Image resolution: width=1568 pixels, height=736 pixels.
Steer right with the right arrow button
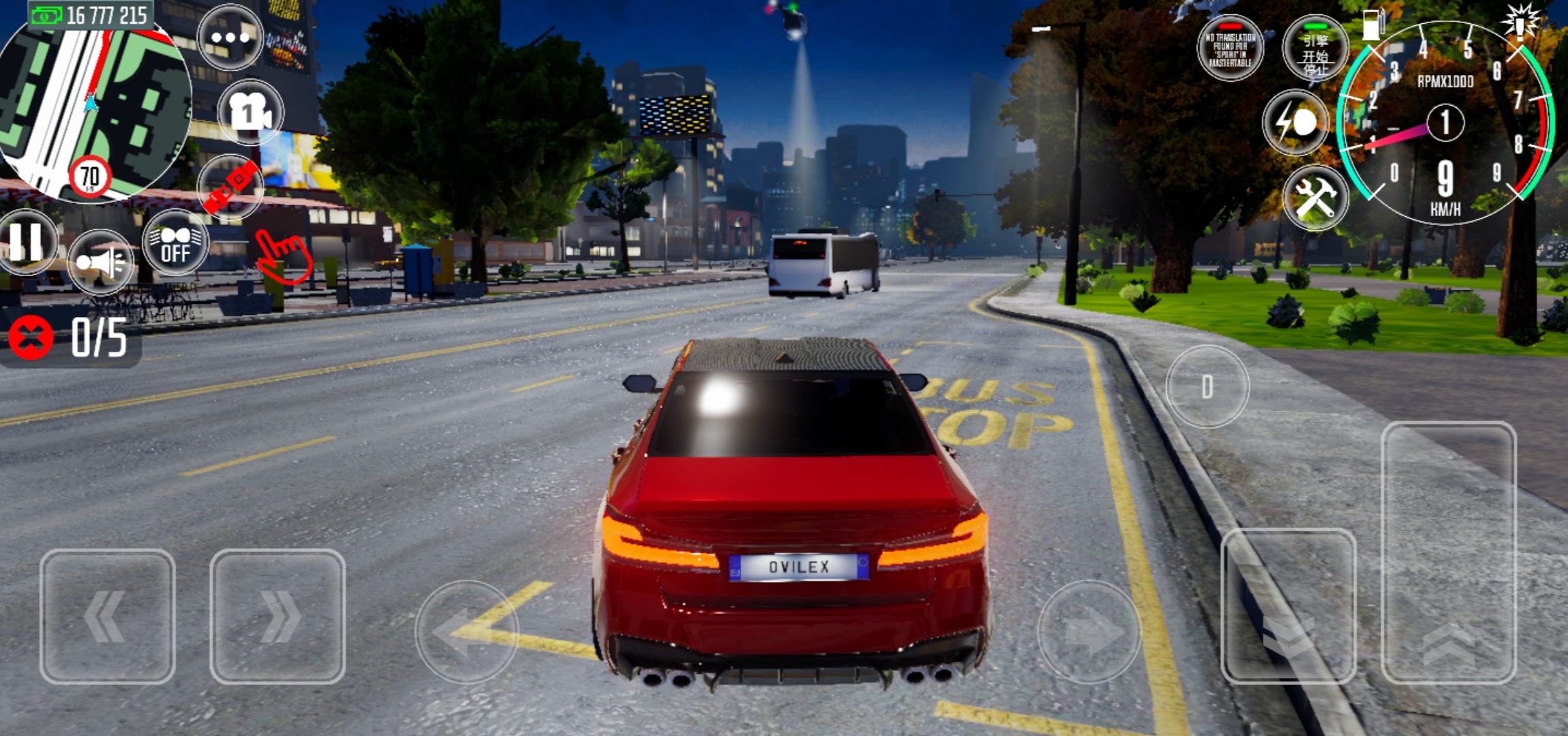1089,631
